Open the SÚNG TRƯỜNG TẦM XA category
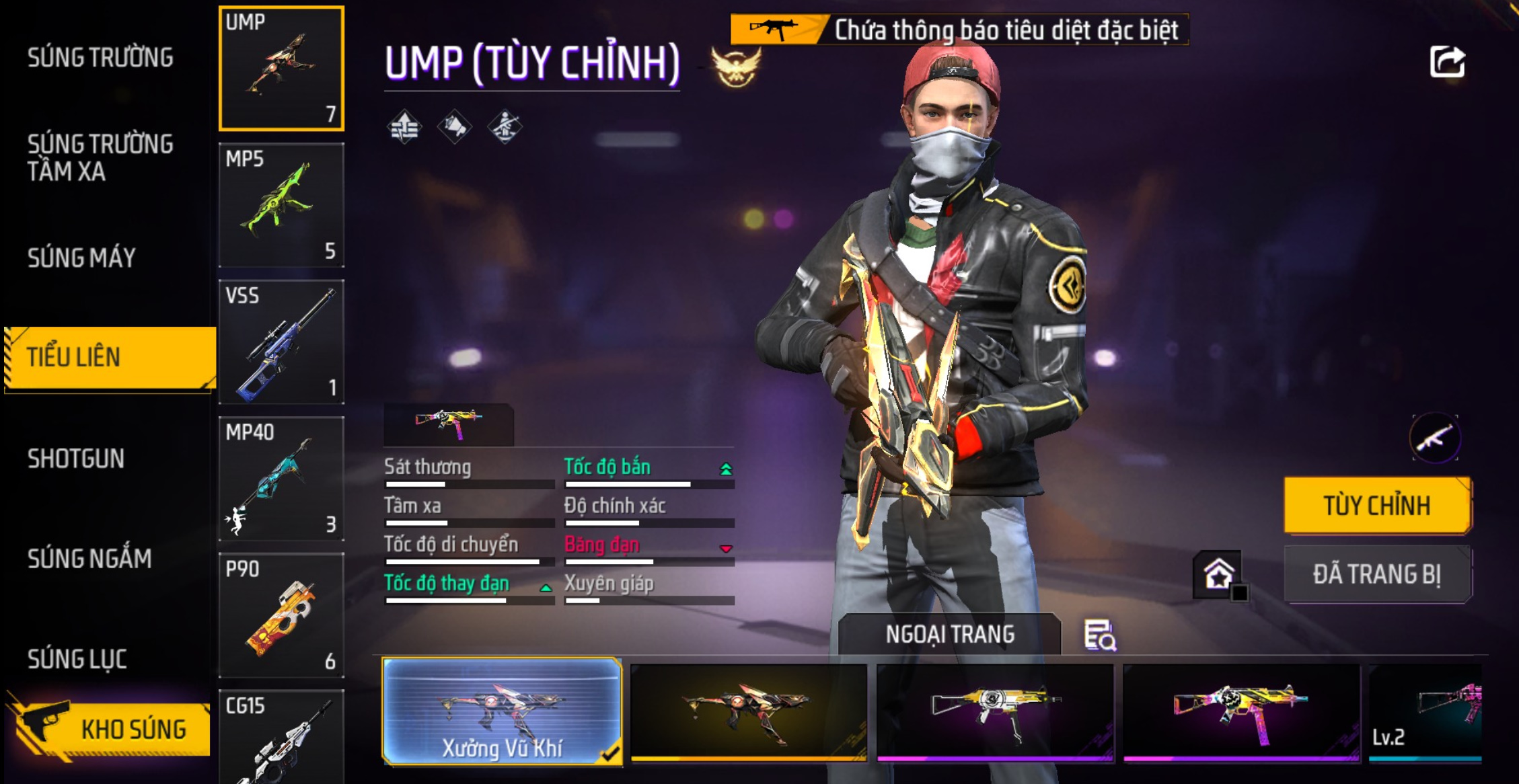1519x784 pixels. coord(100,158)
